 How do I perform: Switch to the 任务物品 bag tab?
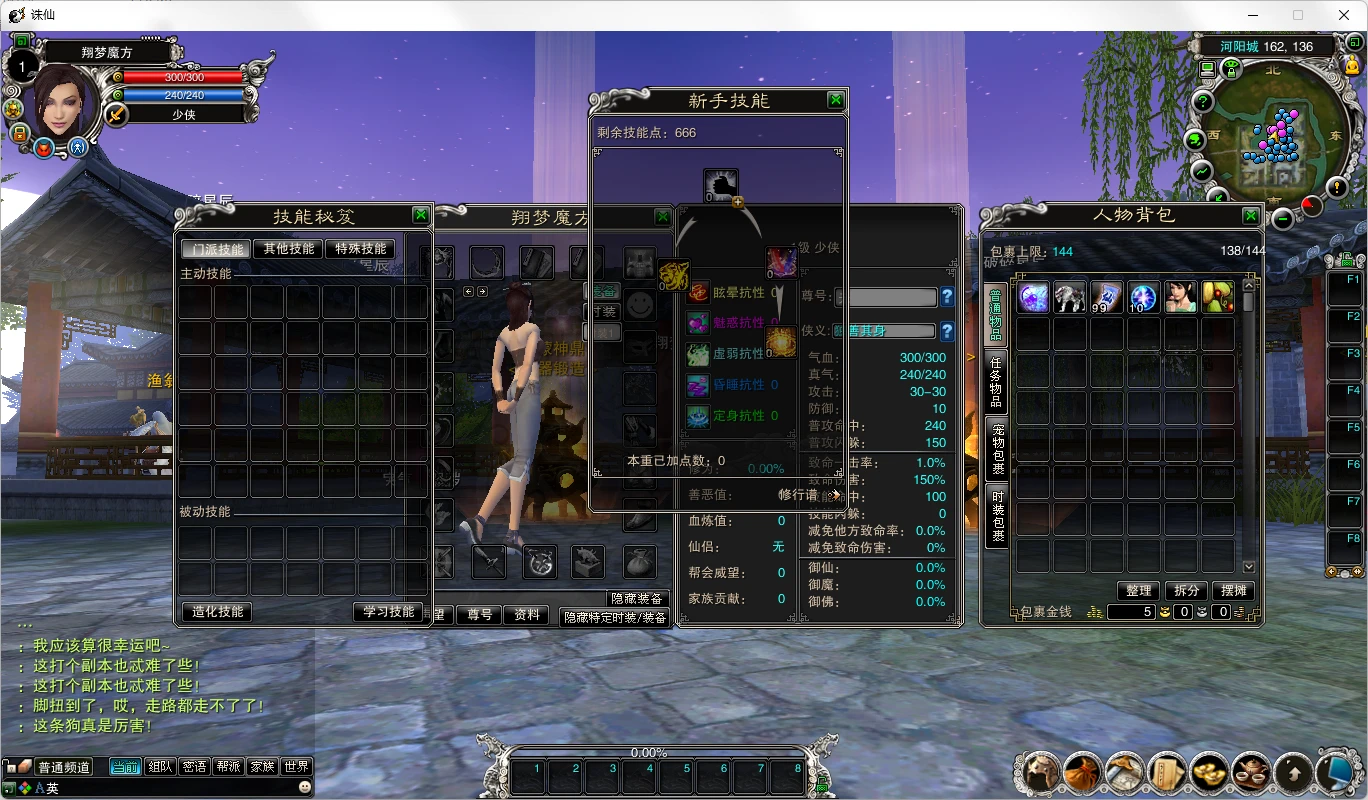(x=997, y=382)
